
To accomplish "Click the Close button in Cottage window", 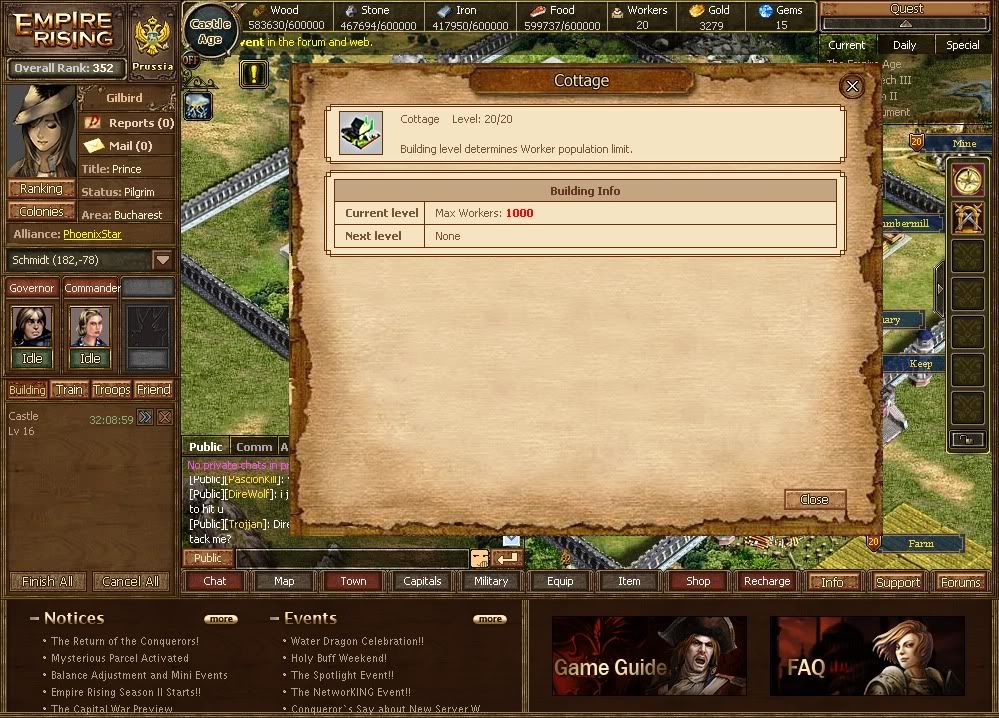I will click(814, 499).
